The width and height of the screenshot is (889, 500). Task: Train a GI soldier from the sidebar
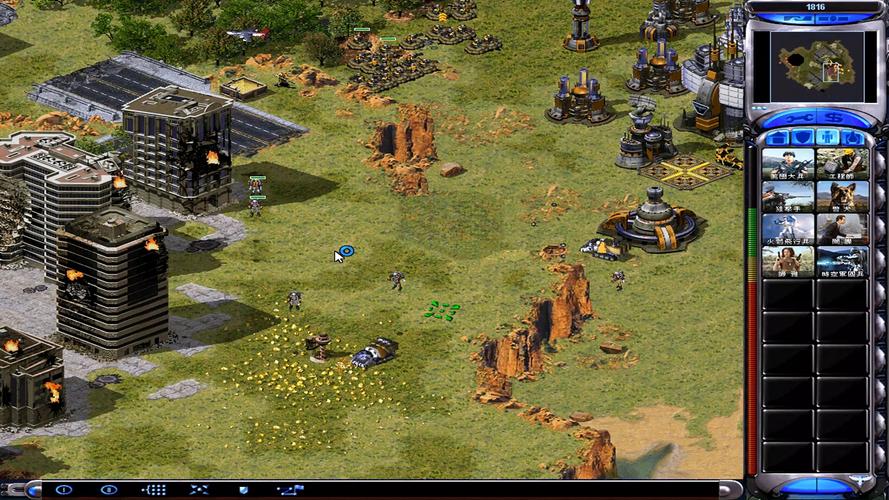[787, 164]
